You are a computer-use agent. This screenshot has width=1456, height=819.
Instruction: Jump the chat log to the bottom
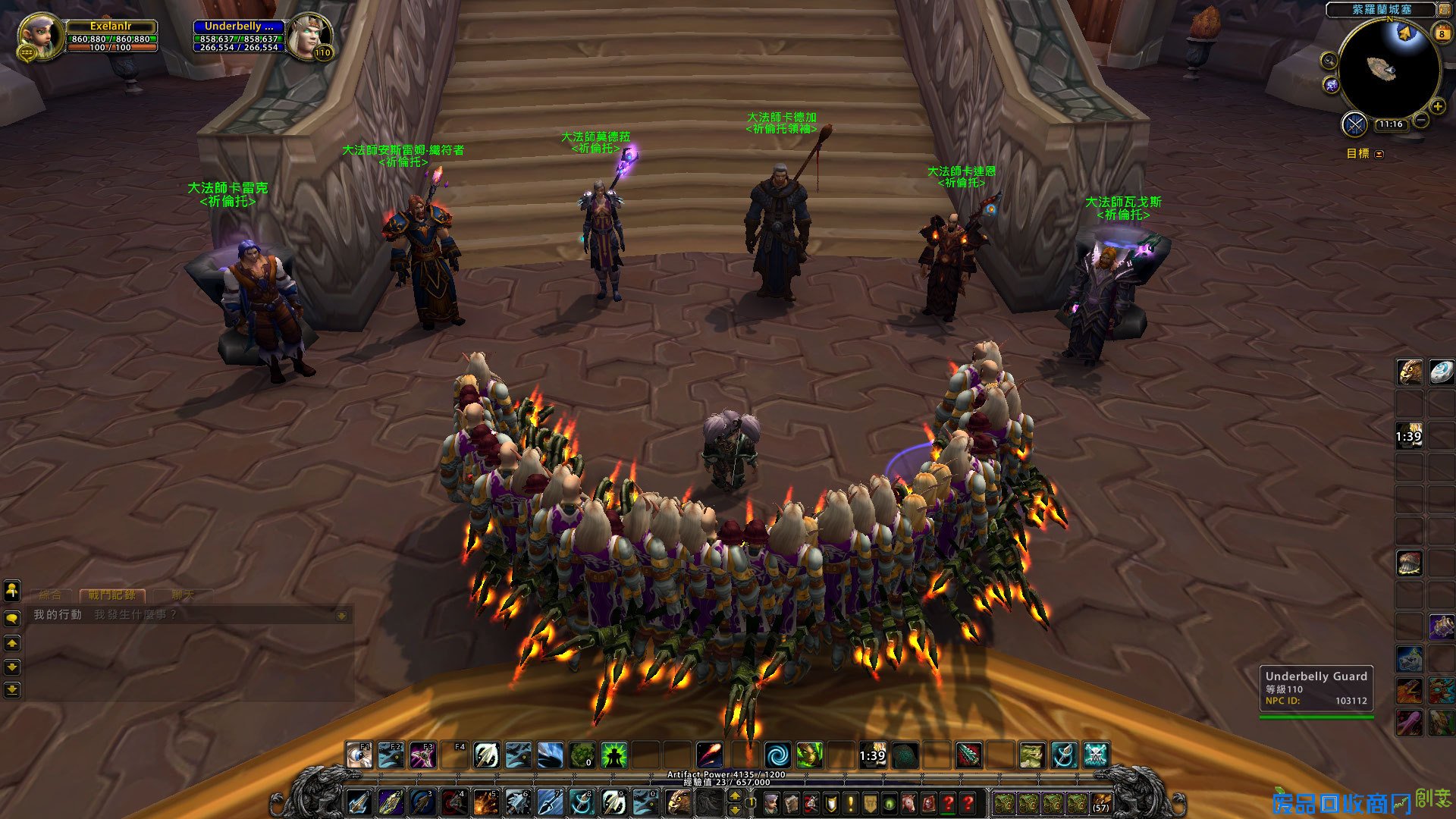click(12, 690)
